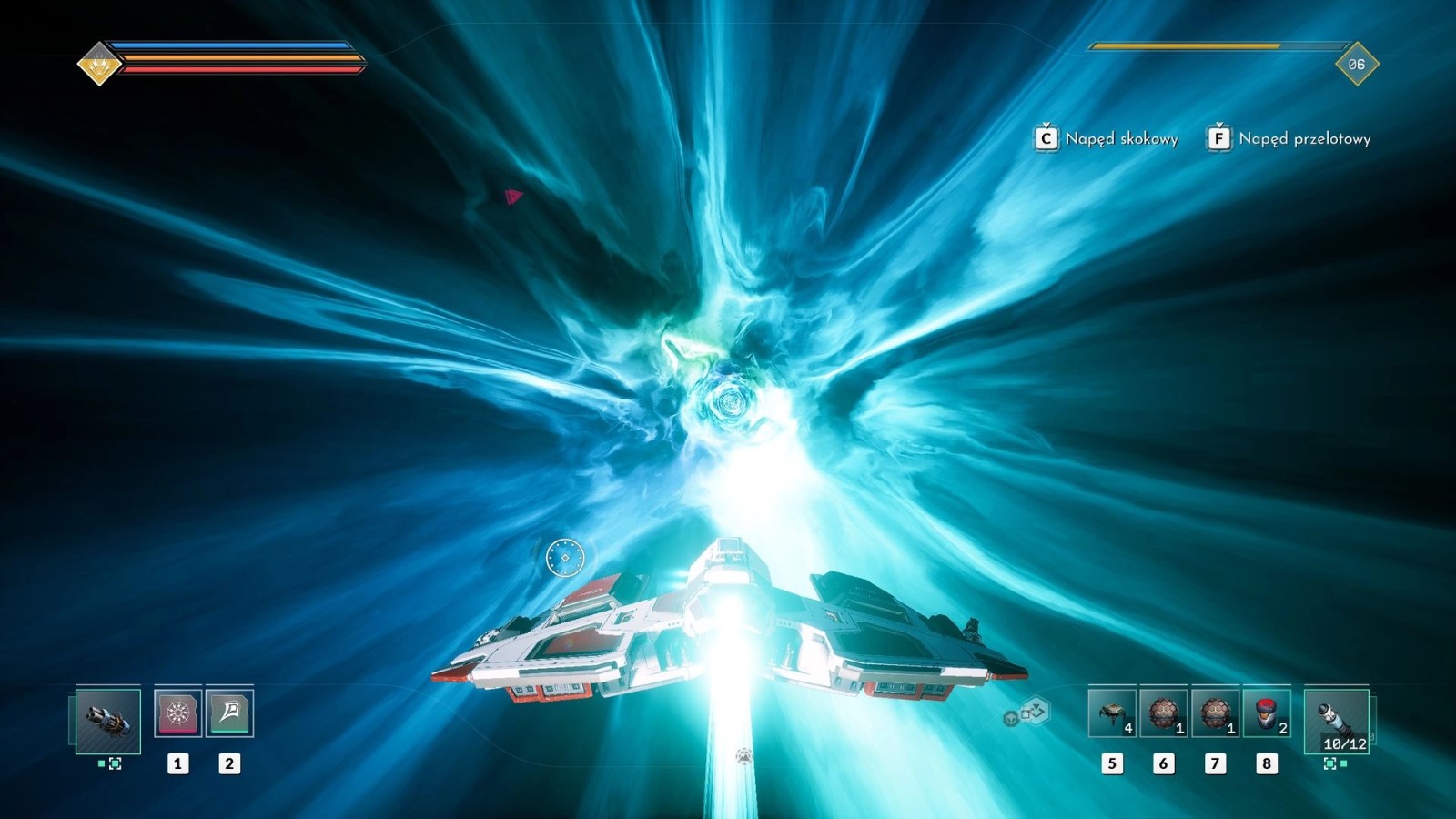This screenshot has width=1456, height=819.
Task: Expand the ship status panel top left
Action: 227,57
